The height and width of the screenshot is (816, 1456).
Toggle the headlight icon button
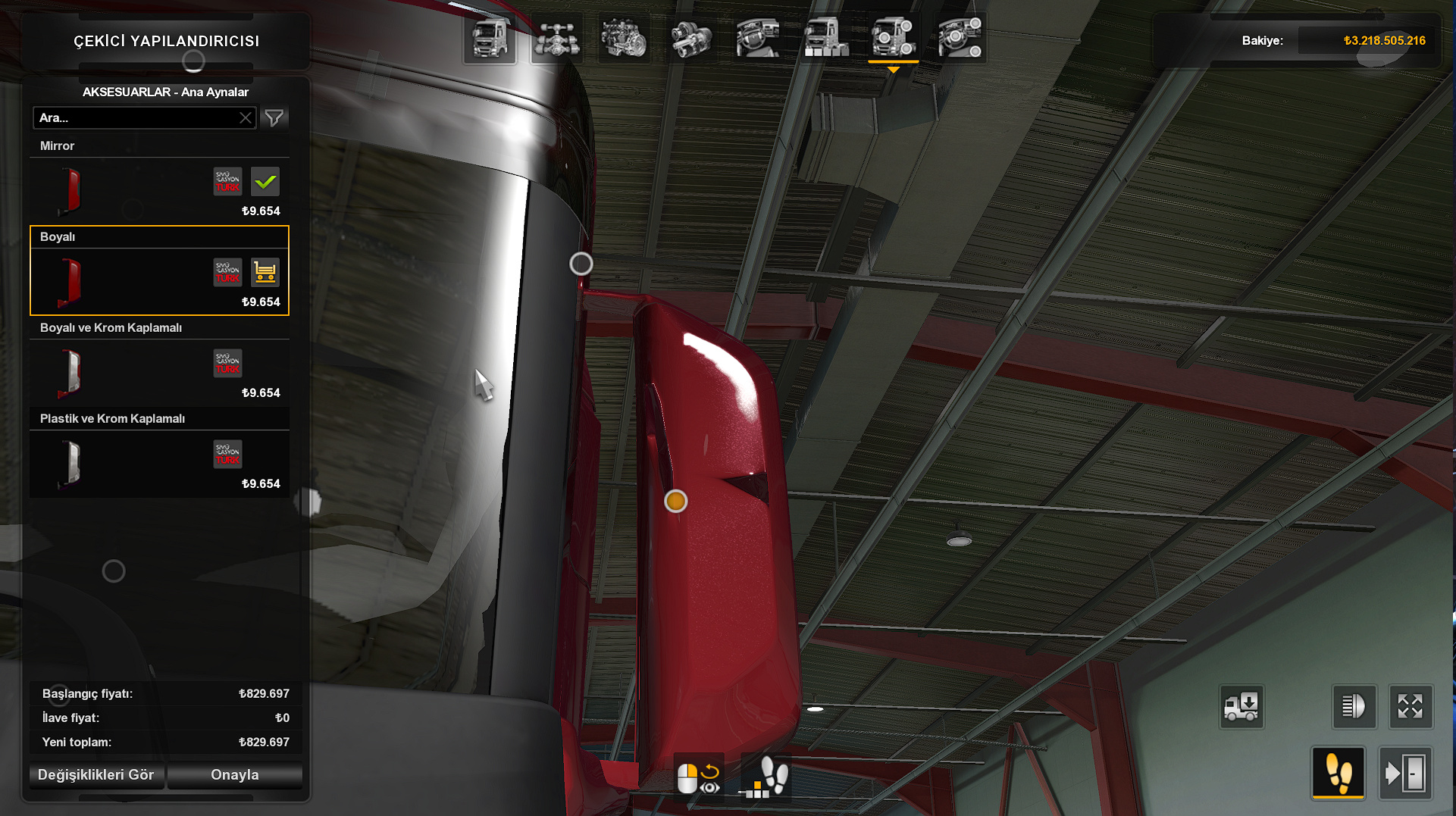coord(1354,707)
